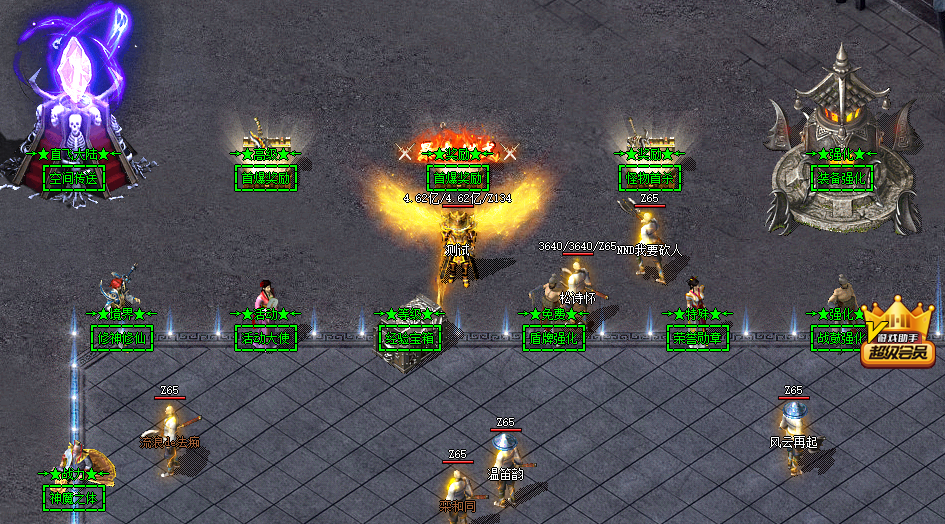Choose the 首爆奖励 label under the flaming header

click(x=458, y=179)
